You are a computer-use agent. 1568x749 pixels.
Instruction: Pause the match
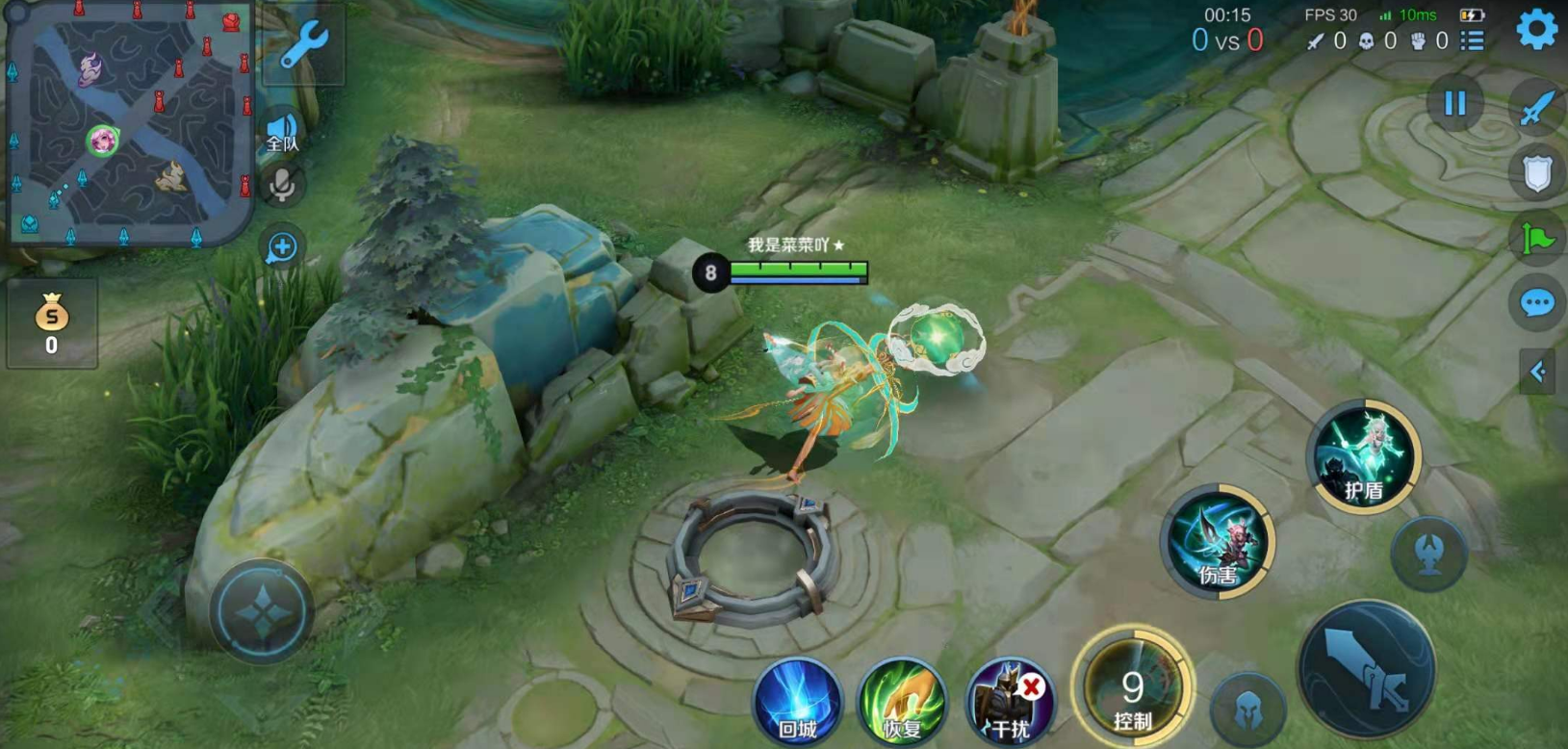(x=1454, y=103)
